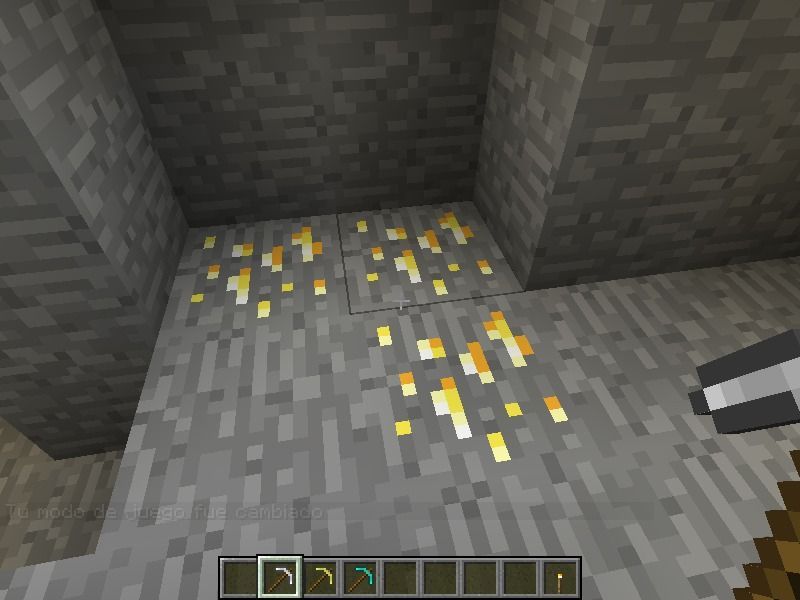Switch to the golden pickaxe slot

coord(319,577)
